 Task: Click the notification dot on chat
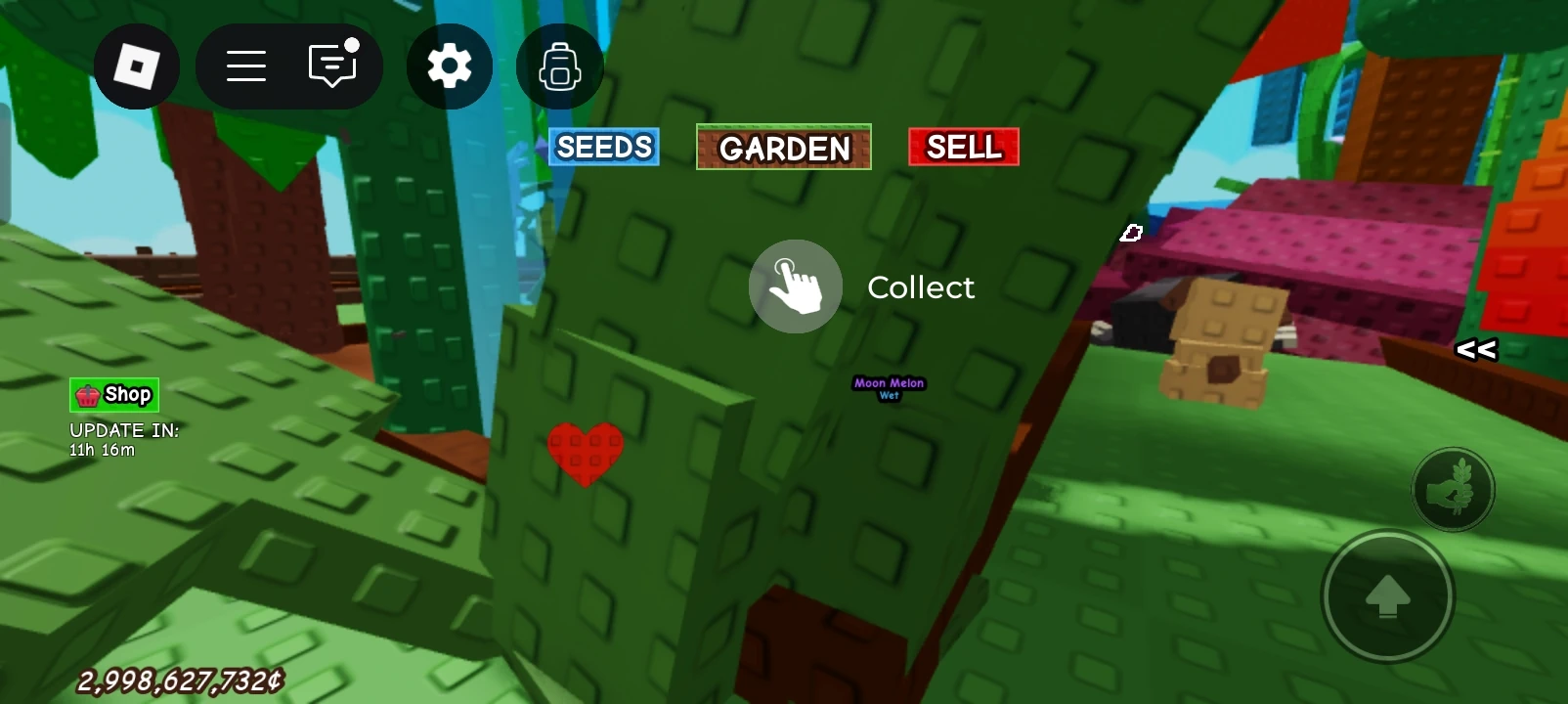click(x=353, y=43)
